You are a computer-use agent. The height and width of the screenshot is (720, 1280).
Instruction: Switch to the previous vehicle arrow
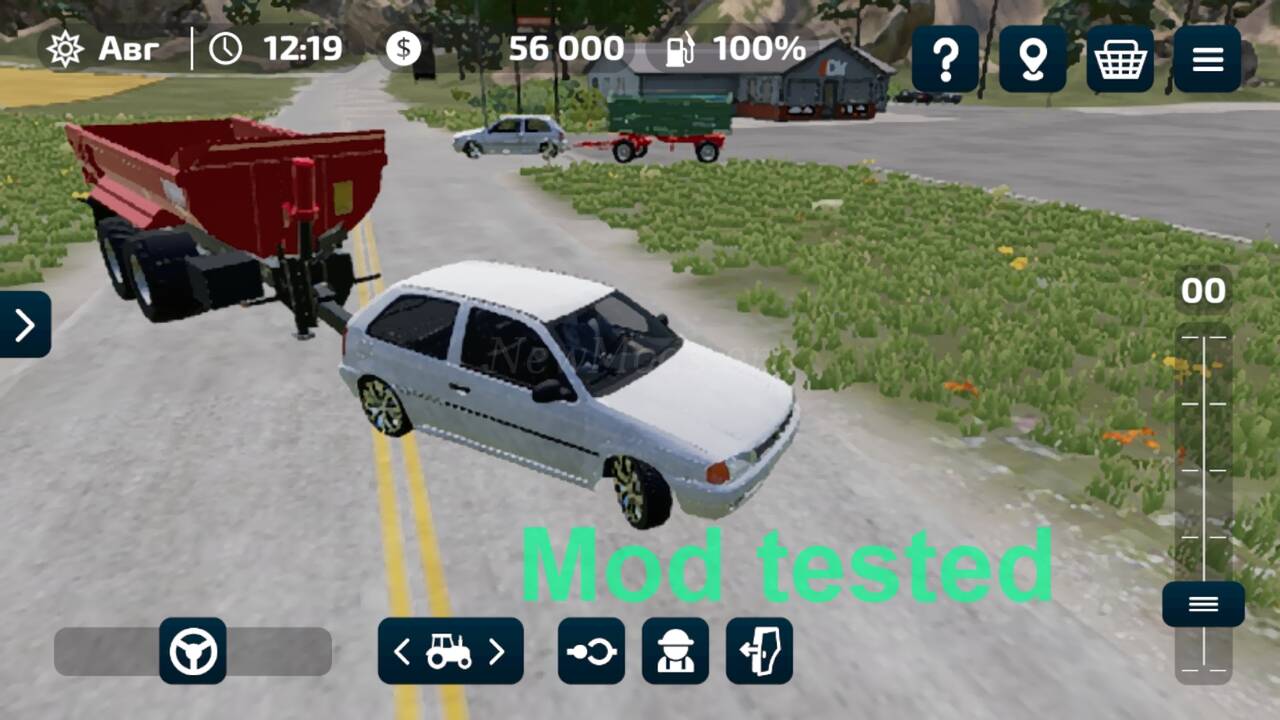[402, 652]
